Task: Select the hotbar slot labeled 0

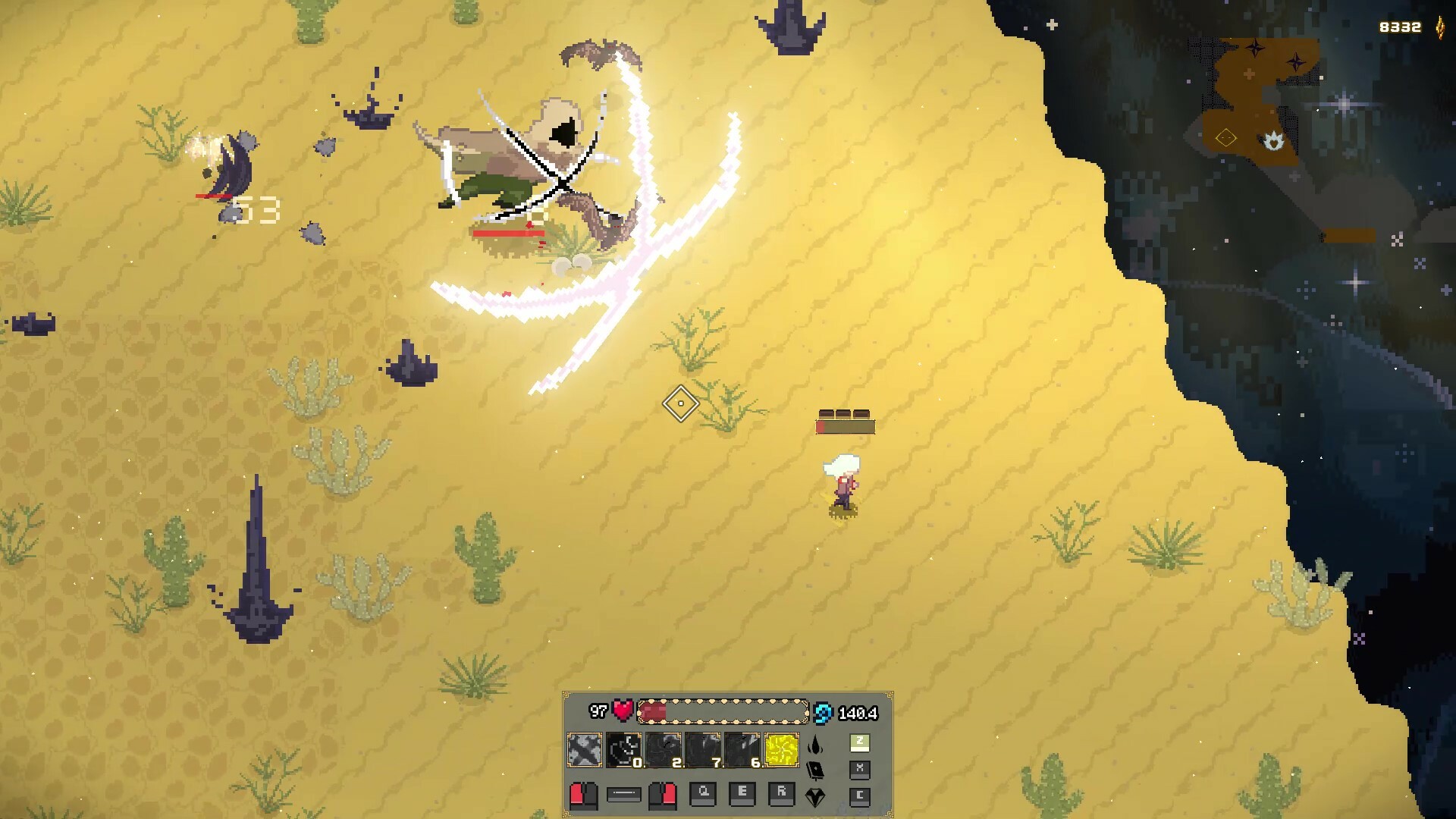Action: tap(623, 750)
